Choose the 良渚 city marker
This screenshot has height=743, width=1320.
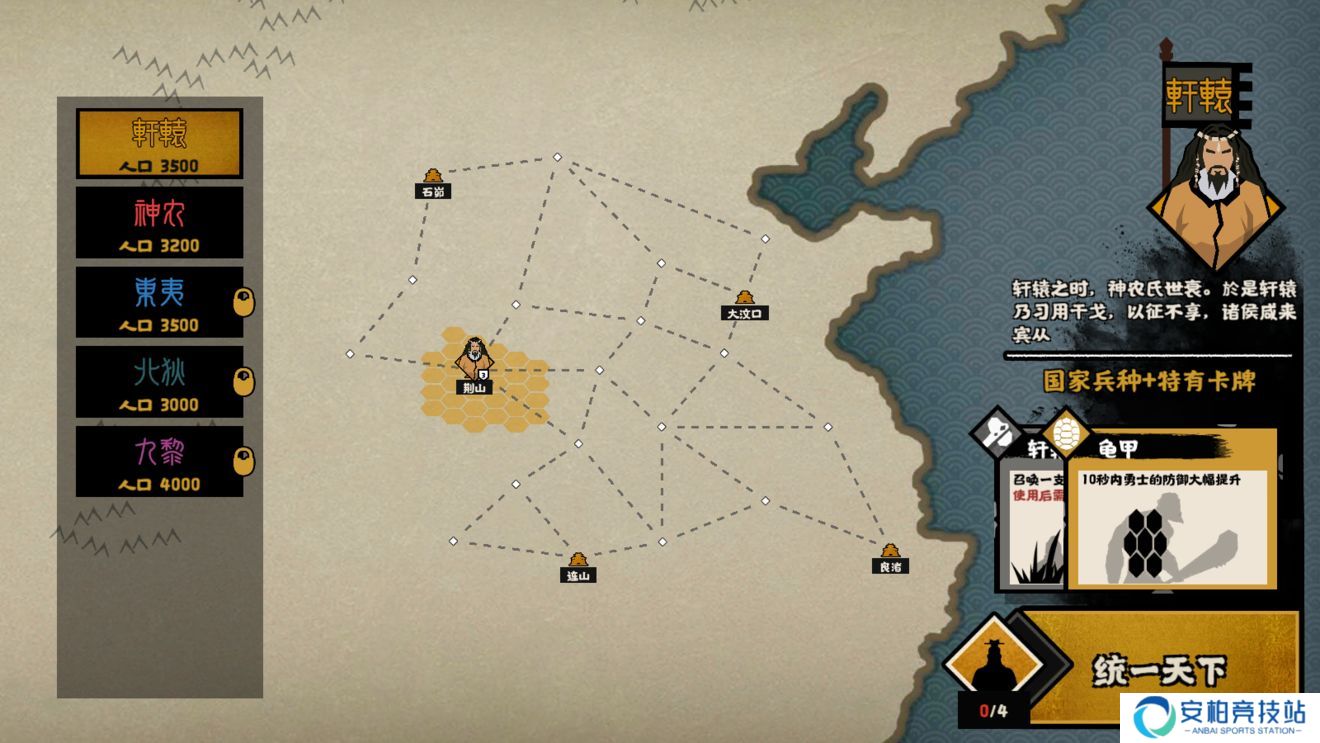point(890,556)
